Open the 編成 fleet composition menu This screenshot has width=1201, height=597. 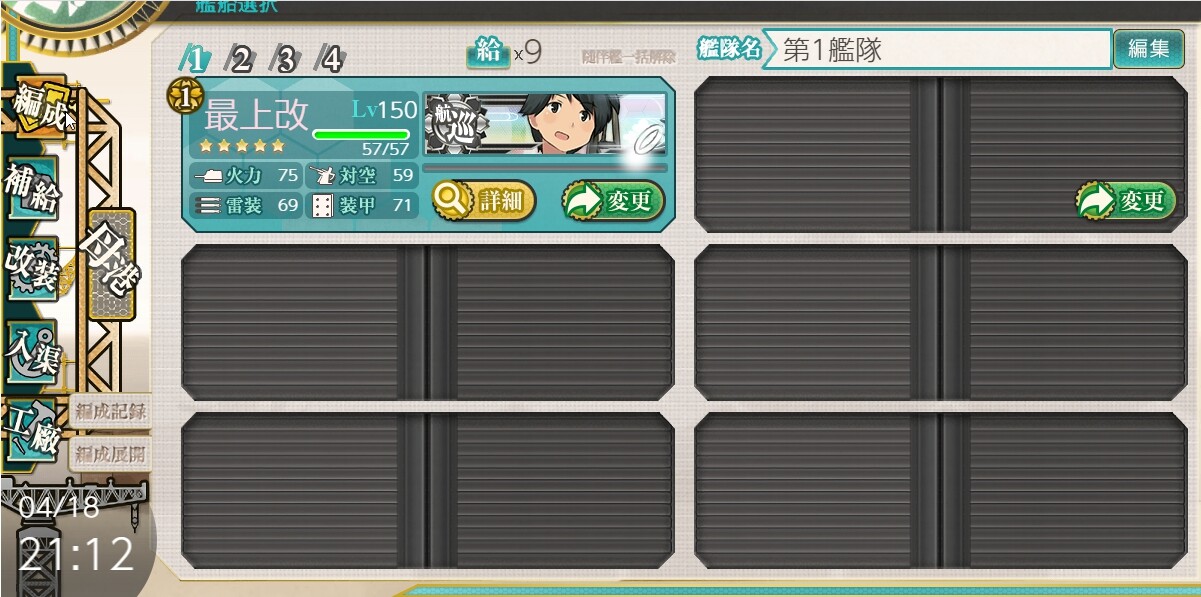coord(37,104)
